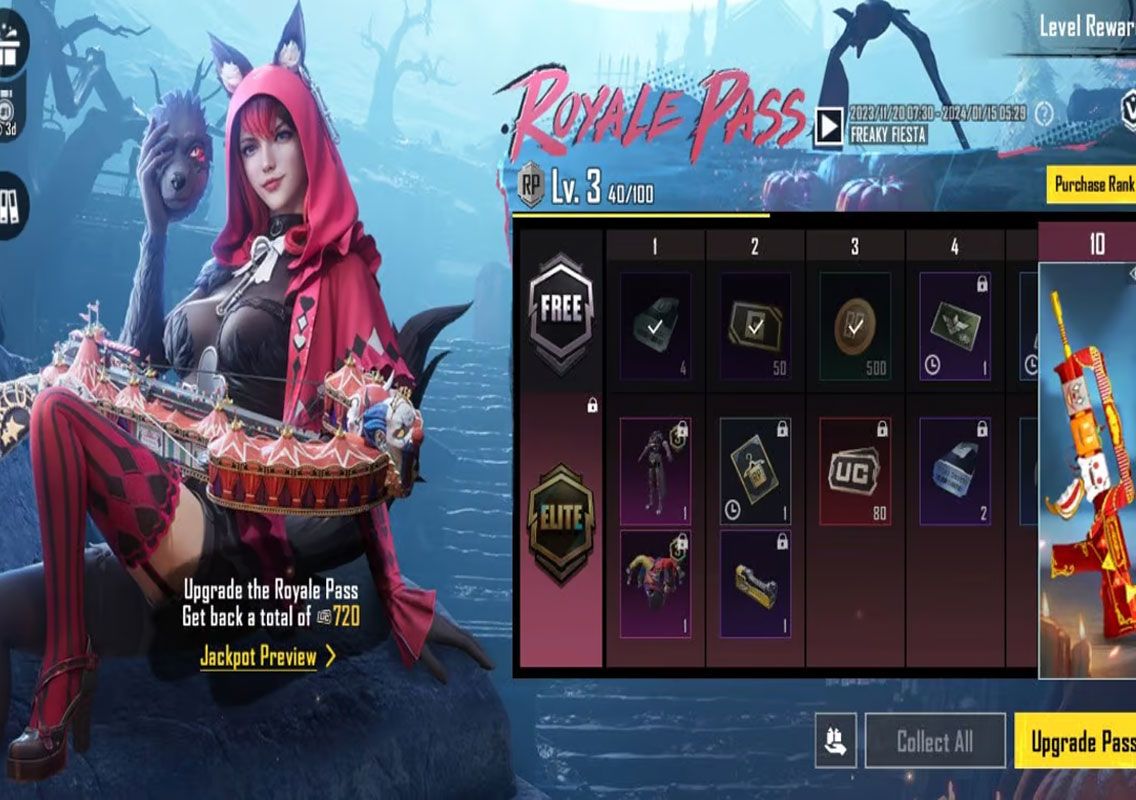The width and height of the screenshot is (1136, 800).
Task: Select the locked 80 UC elite reward
Action: [854, 471]
